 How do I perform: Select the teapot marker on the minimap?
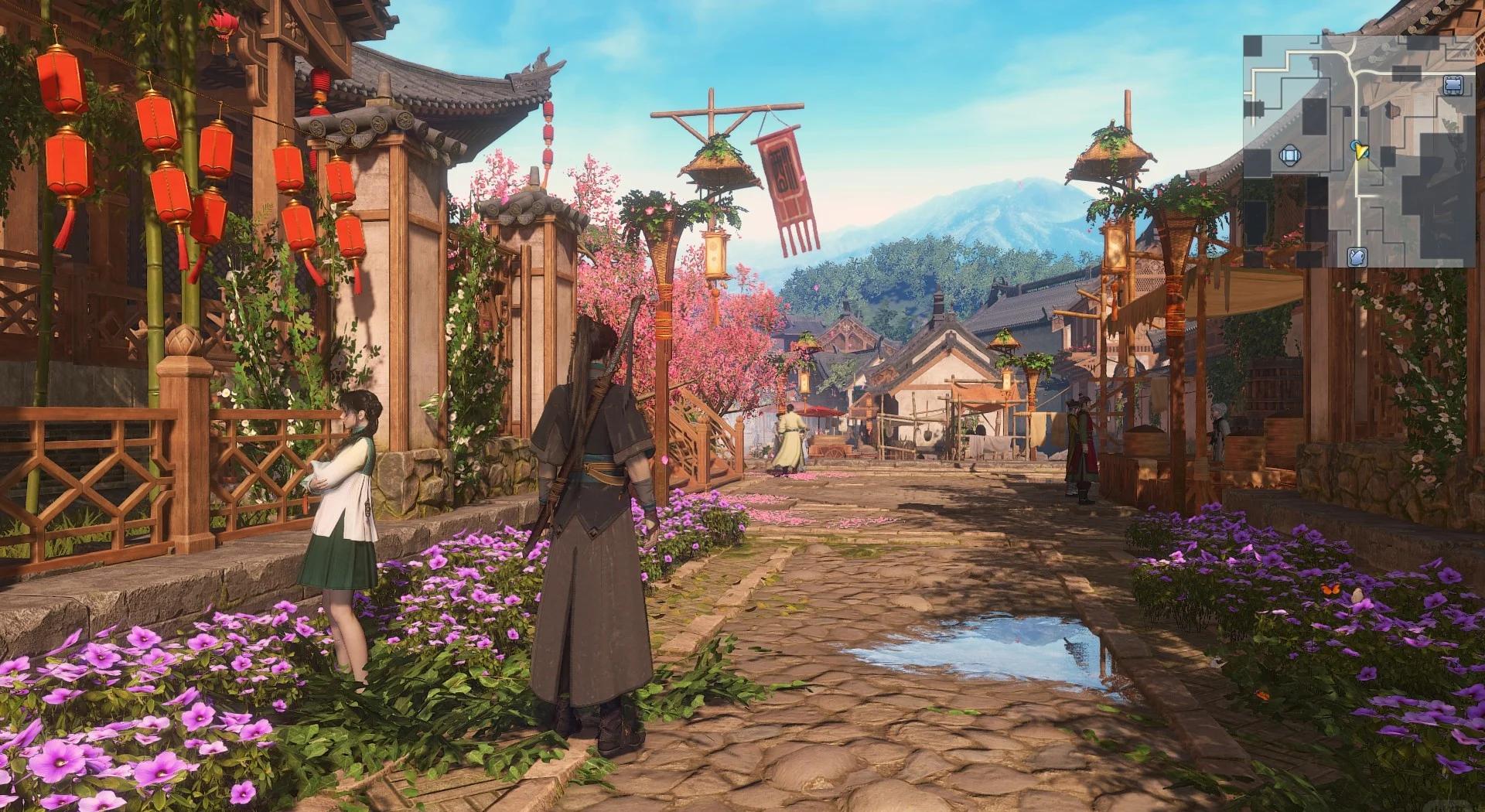click(1357, 257)
